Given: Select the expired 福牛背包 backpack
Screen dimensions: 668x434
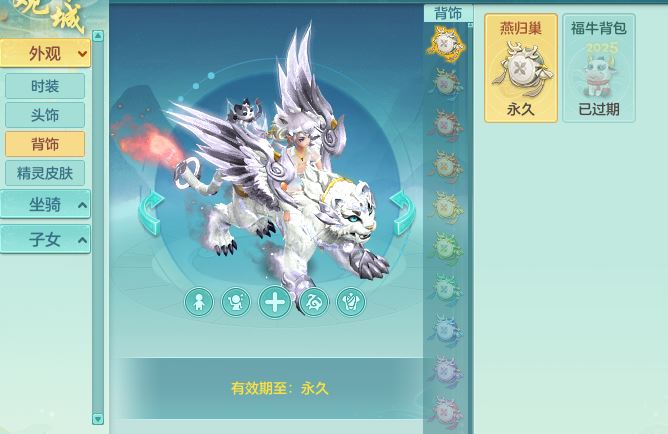Looking at the screenshot, I should (598, 68).
